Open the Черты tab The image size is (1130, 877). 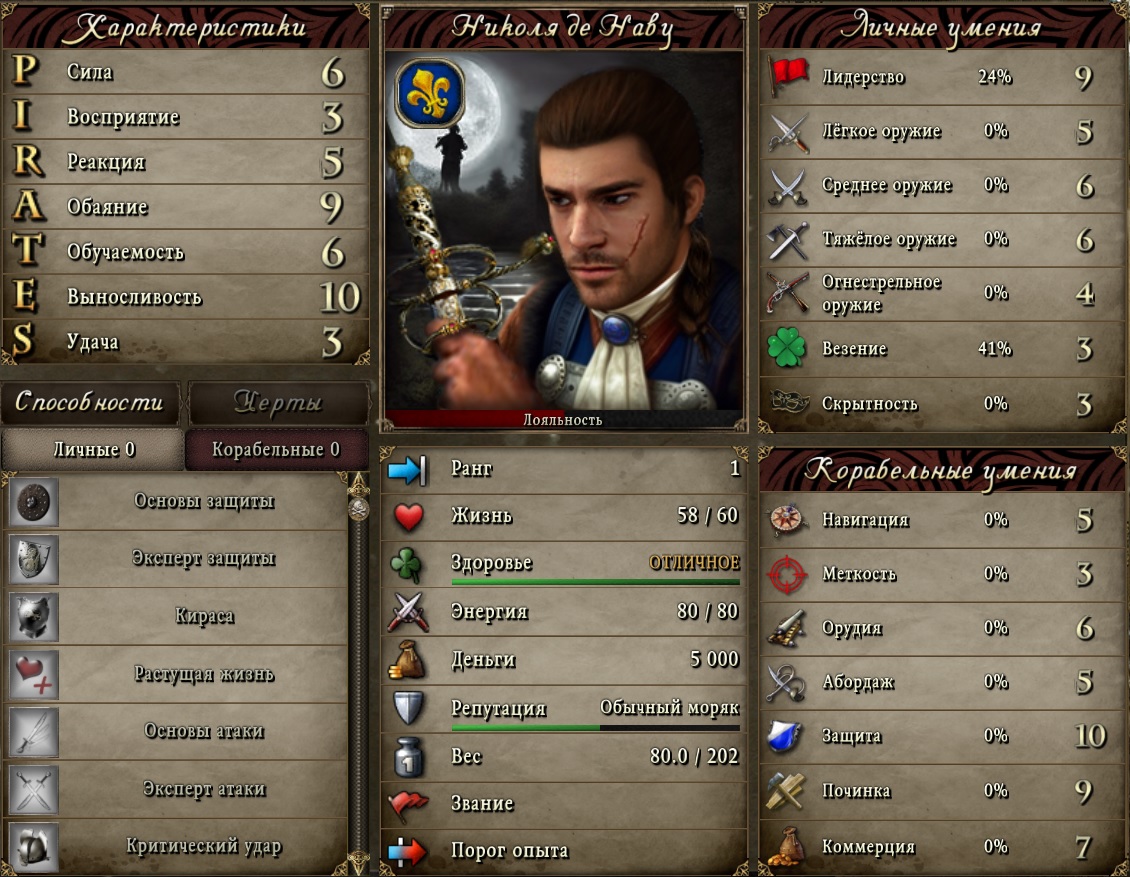tap(278, 402)
